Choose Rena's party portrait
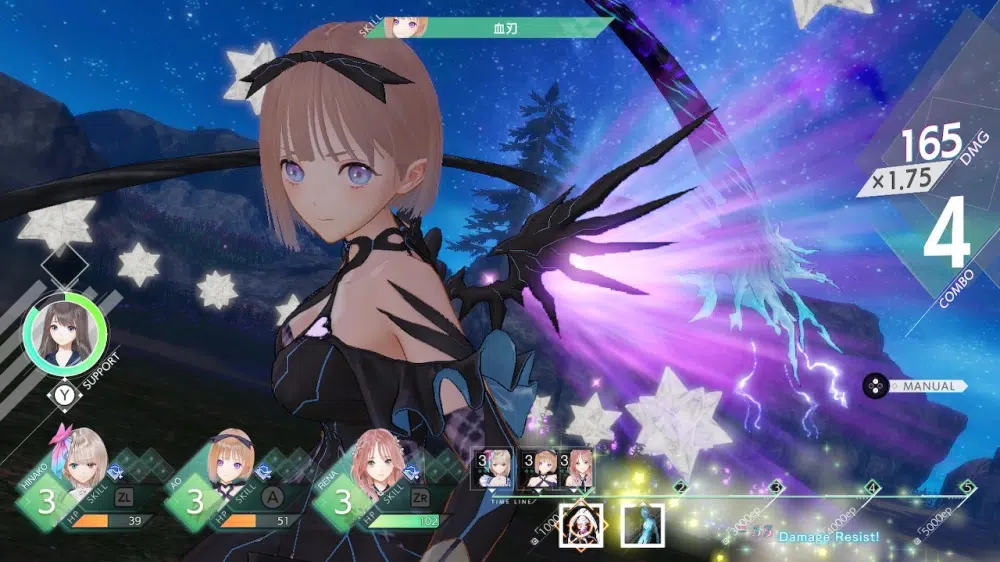The width and height of the screenshot is (1000, 562). (x=373, y=467)
